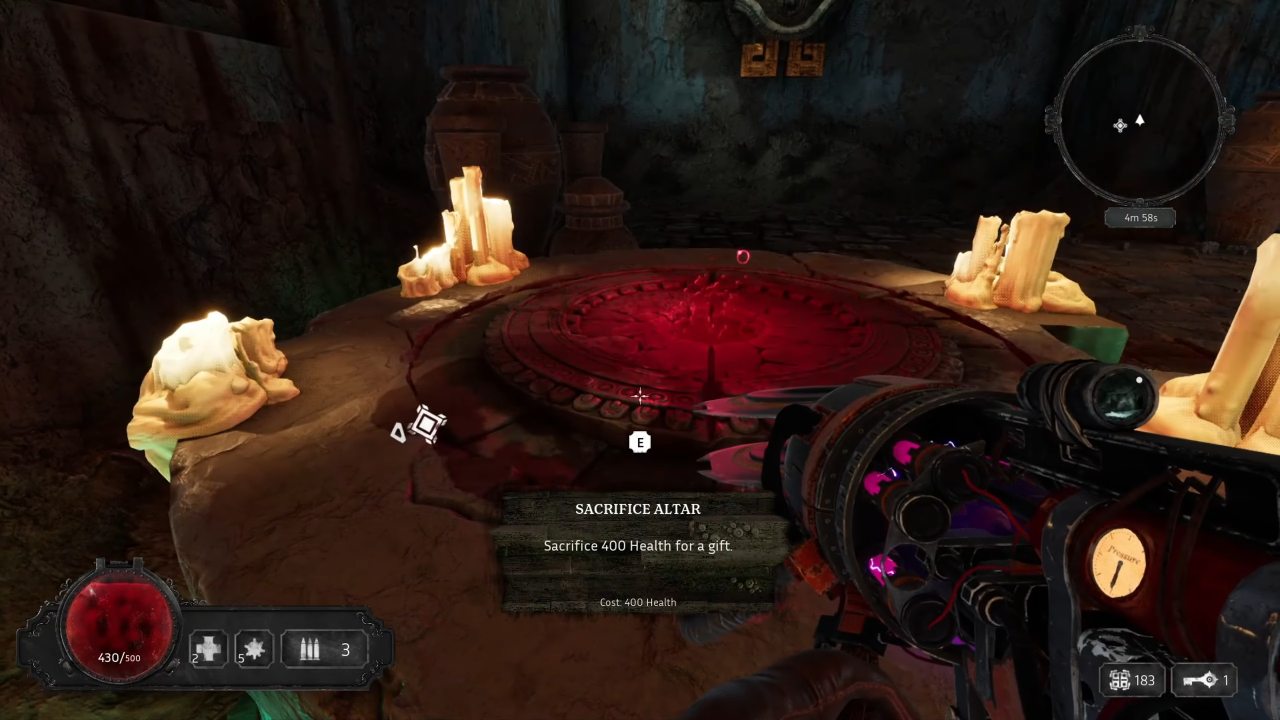The height and width of the screenshot is (720, 1280).
Task: Click the key icon in the corner
Action: (1200, 680)
